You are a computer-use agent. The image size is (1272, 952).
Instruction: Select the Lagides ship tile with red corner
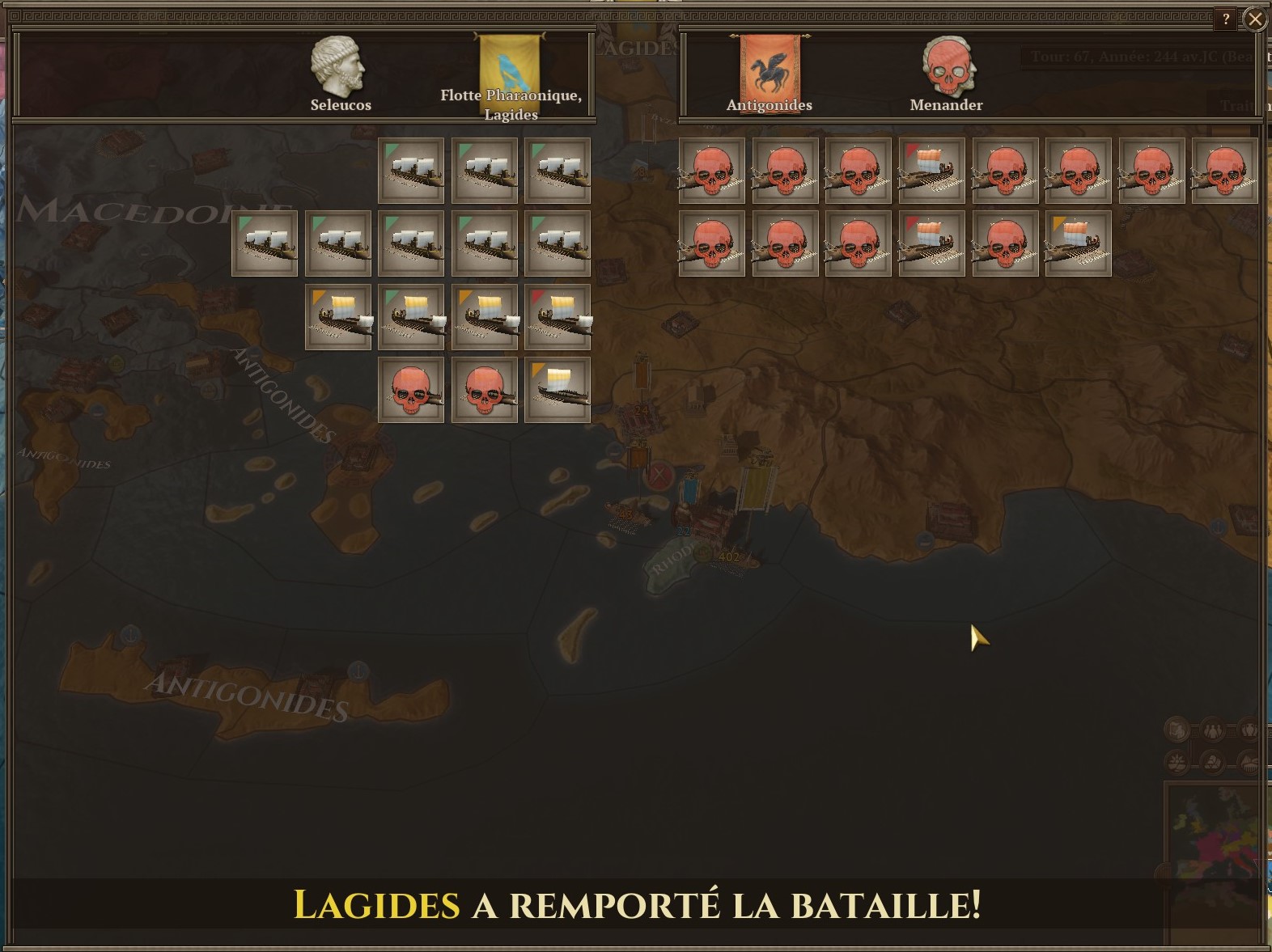pyautogui.click(x=558, y=317)
